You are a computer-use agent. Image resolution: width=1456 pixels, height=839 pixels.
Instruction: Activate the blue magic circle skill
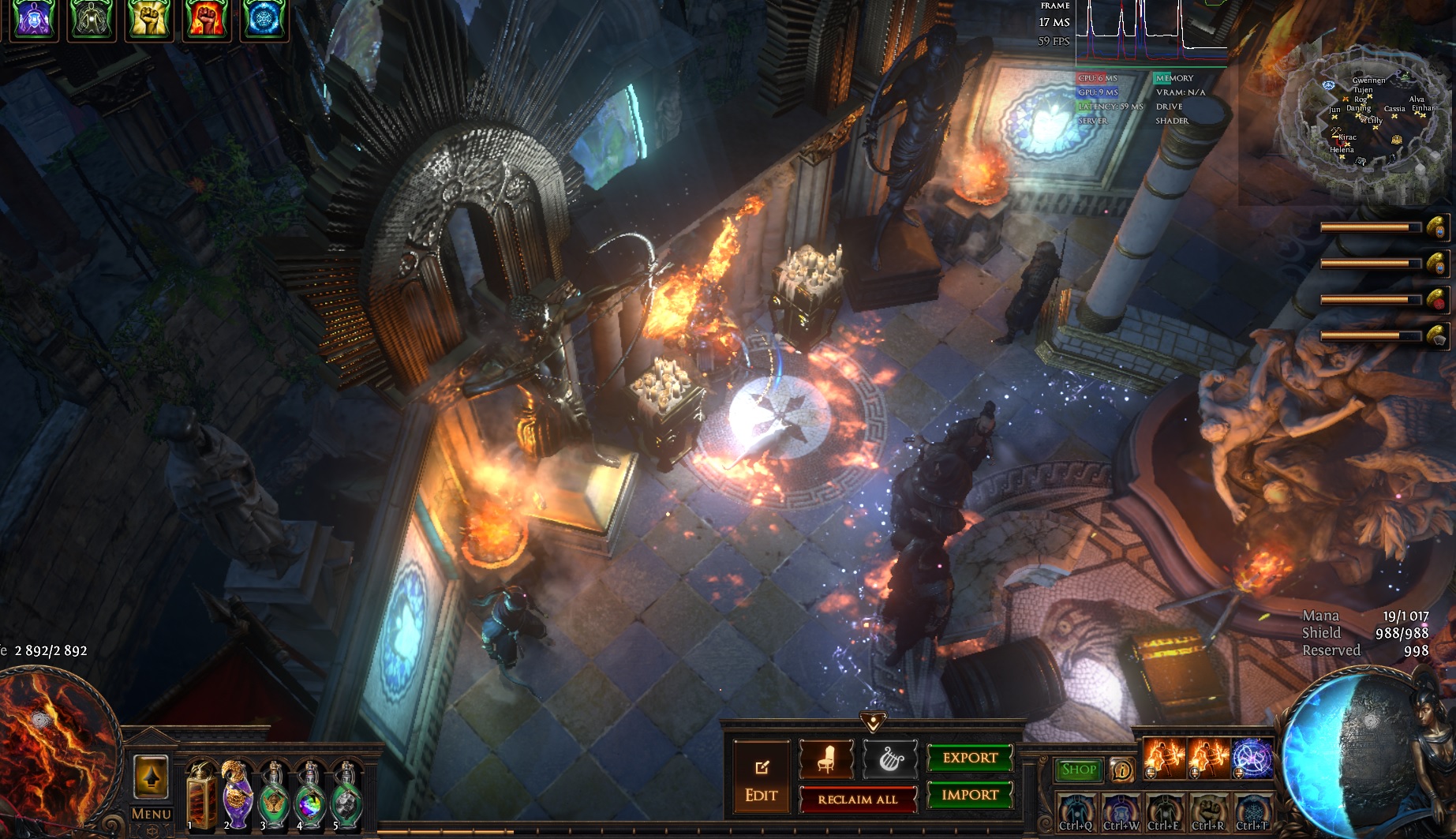(1252, 759)
